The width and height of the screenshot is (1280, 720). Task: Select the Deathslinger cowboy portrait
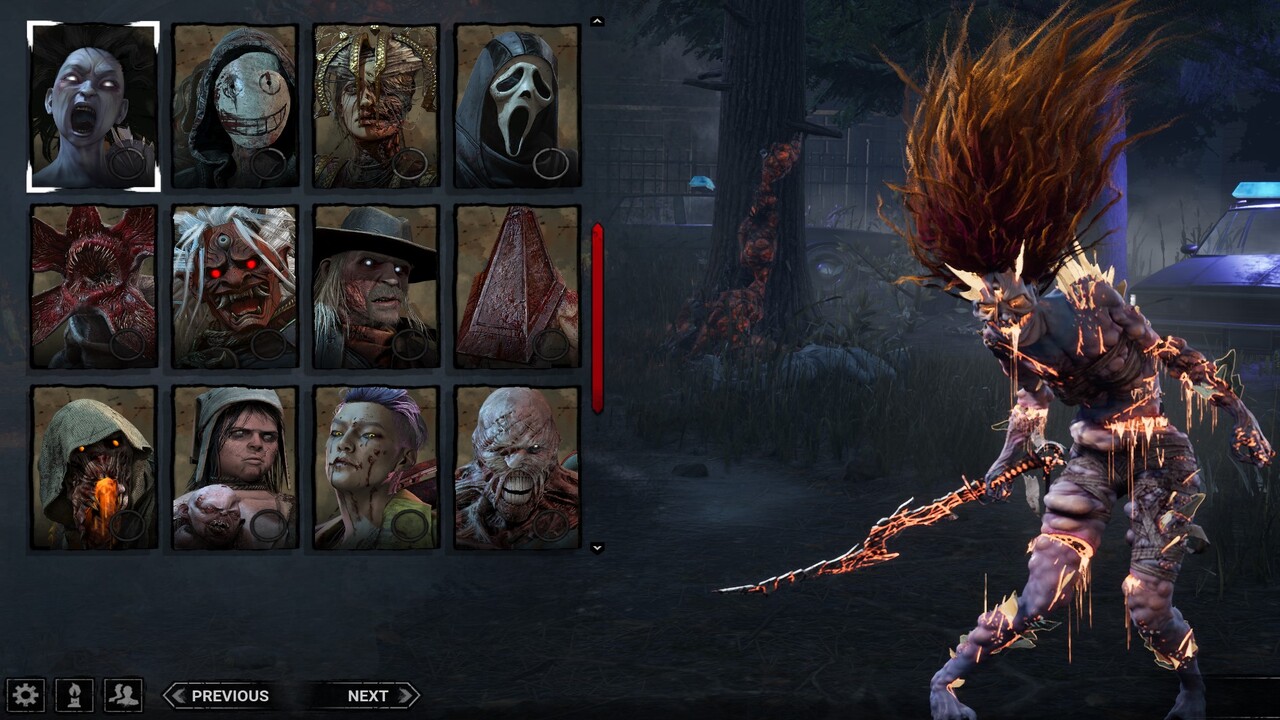371,289
